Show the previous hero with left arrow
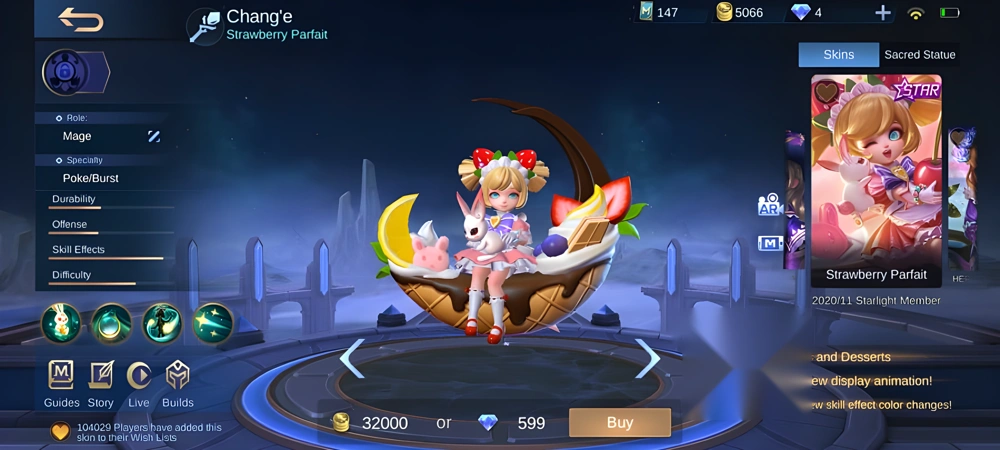The height and width of the screenshot is (450, 1000). (351, 358)
